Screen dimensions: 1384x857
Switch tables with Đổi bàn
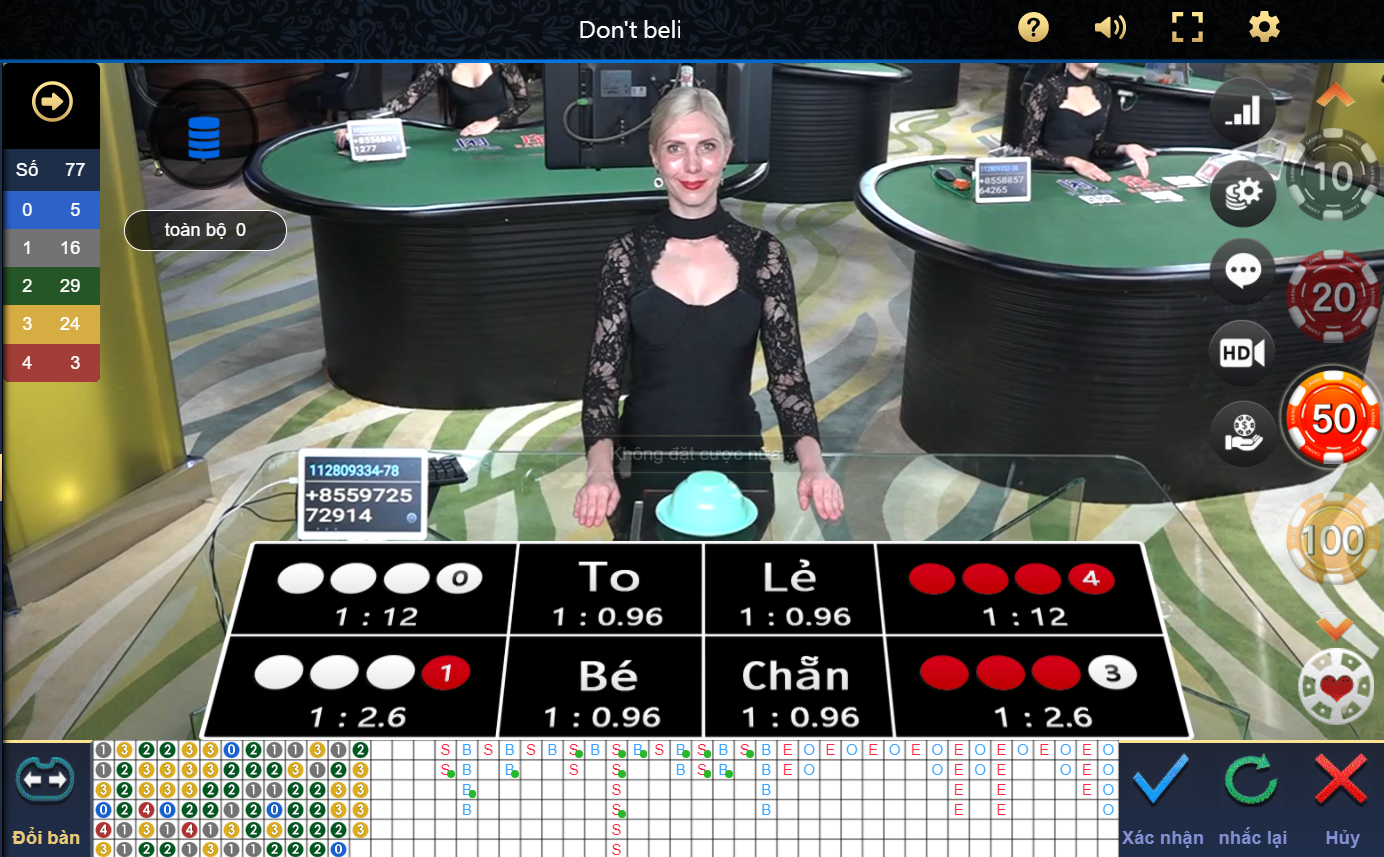46,797
